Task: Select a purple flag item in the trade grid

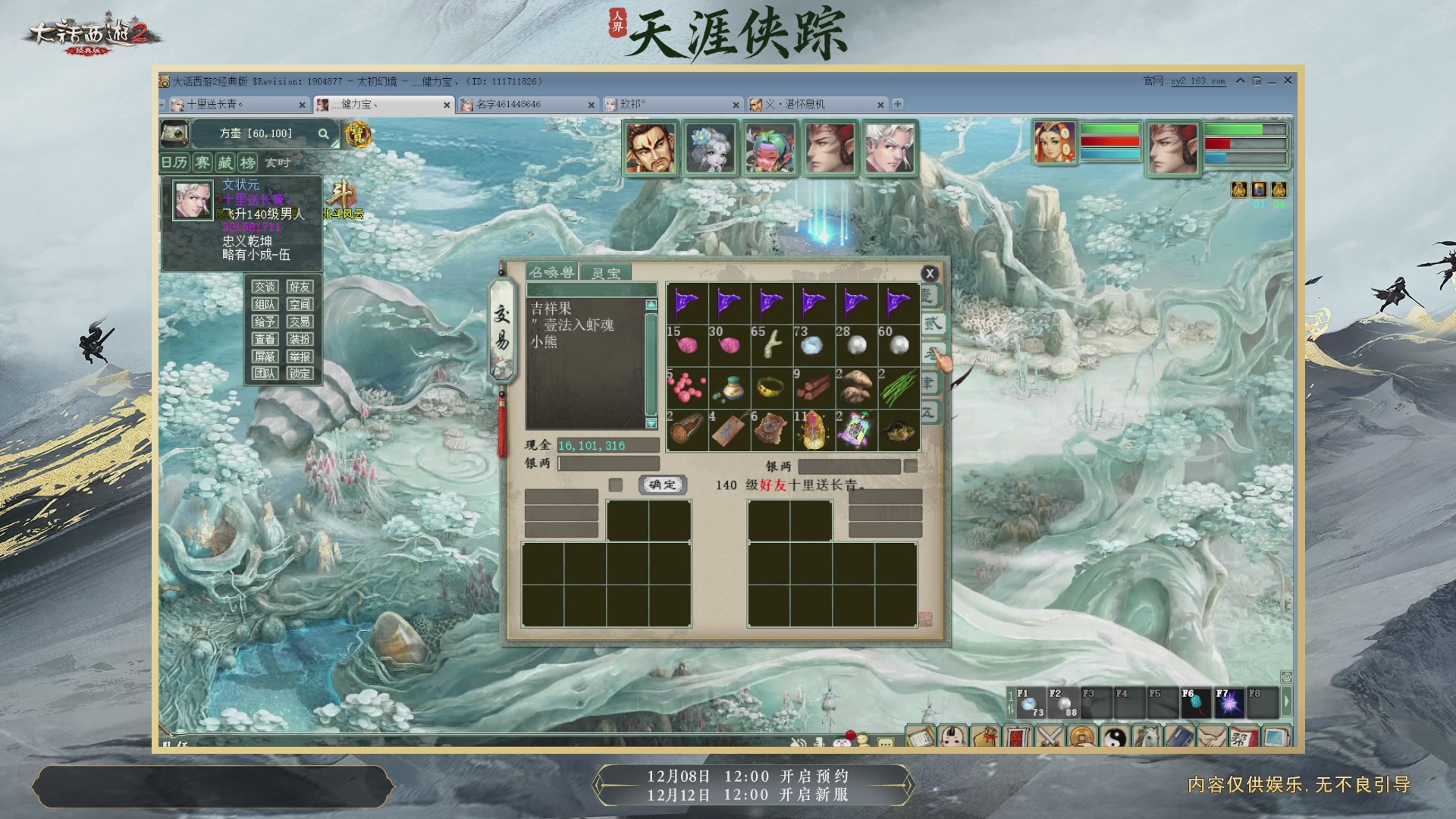Action: pyautogui.click(x=686, y=302)
